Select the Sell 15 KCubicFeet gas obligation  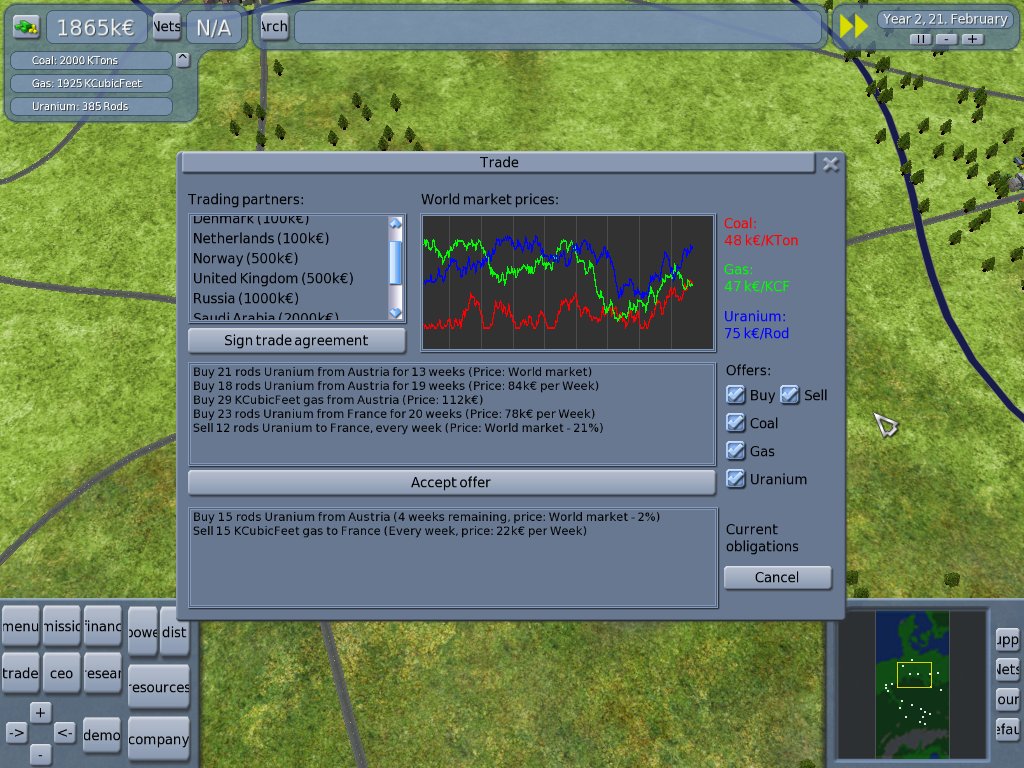[x=390, y=530]
